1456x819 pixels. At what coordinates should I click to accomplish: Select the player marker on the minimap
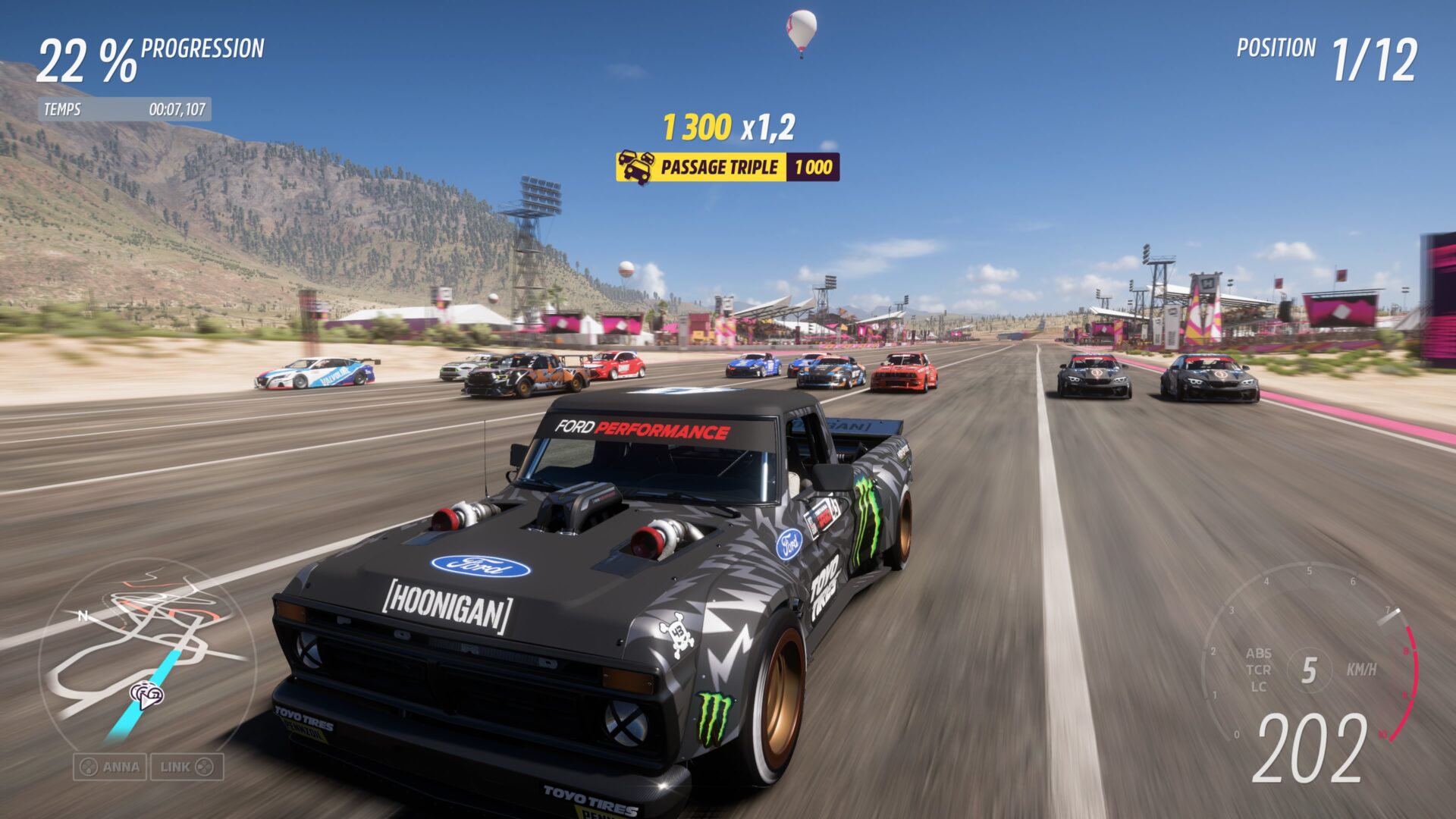(146, 694)
